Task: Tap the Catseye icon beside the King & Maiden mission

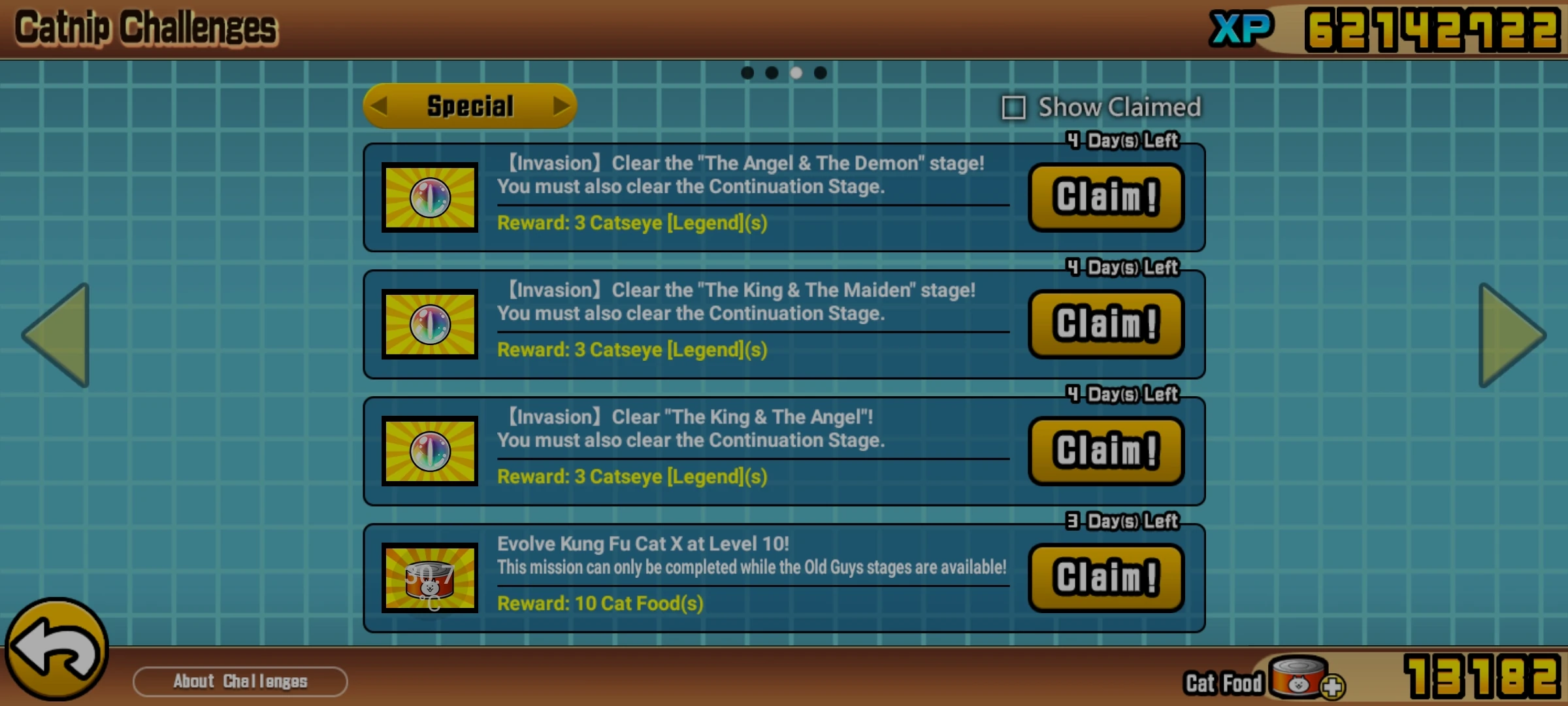Action: 429,325
